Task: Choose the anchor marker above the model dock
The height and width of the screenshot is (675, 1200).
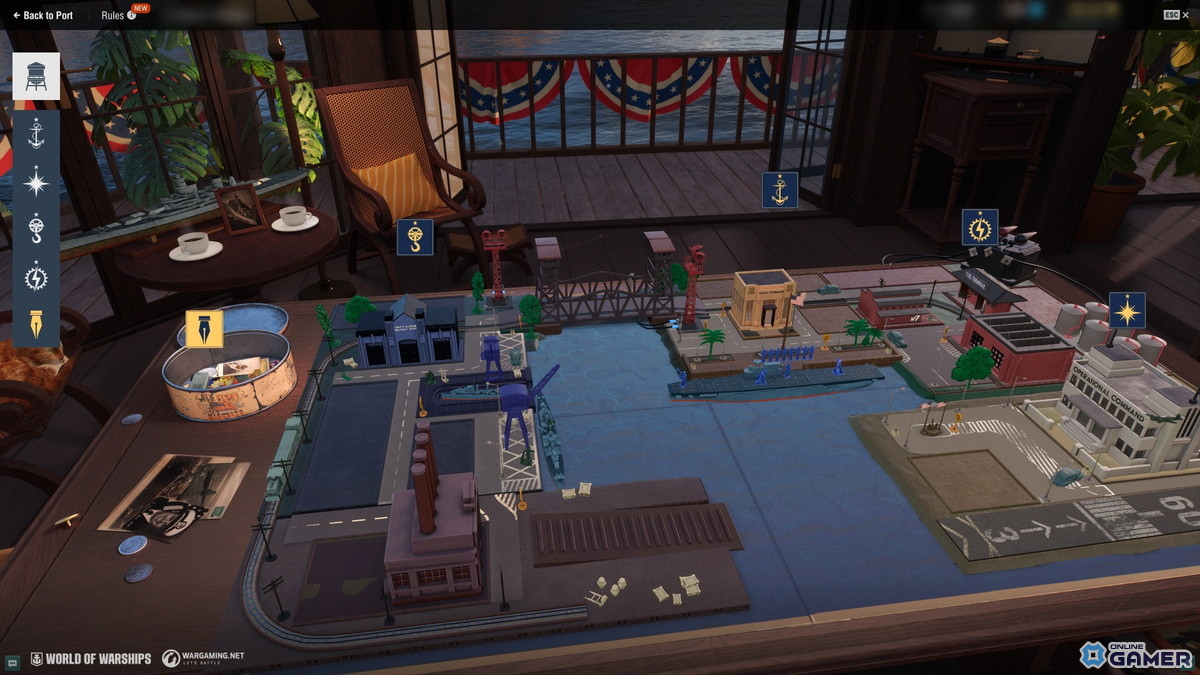Action: coord(779,190)
